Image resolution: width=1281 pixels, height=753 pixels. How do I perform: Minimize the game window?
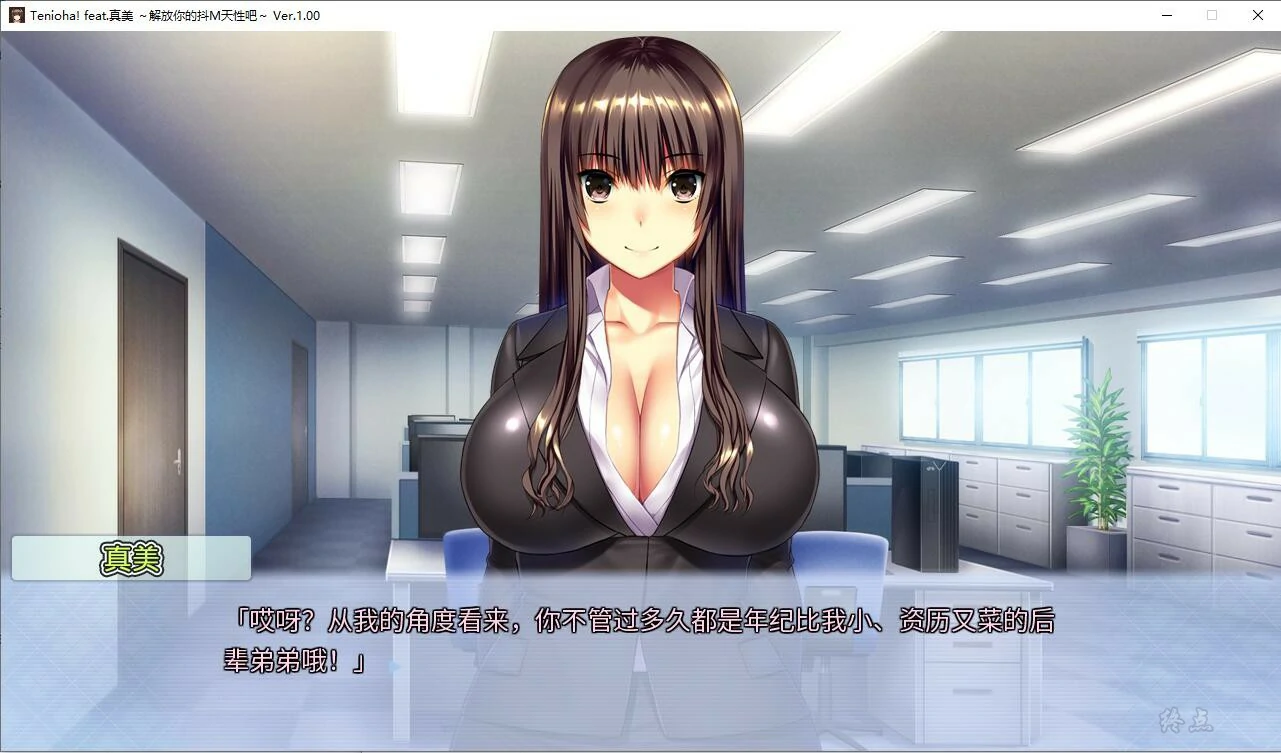[x=1166, y=15]
